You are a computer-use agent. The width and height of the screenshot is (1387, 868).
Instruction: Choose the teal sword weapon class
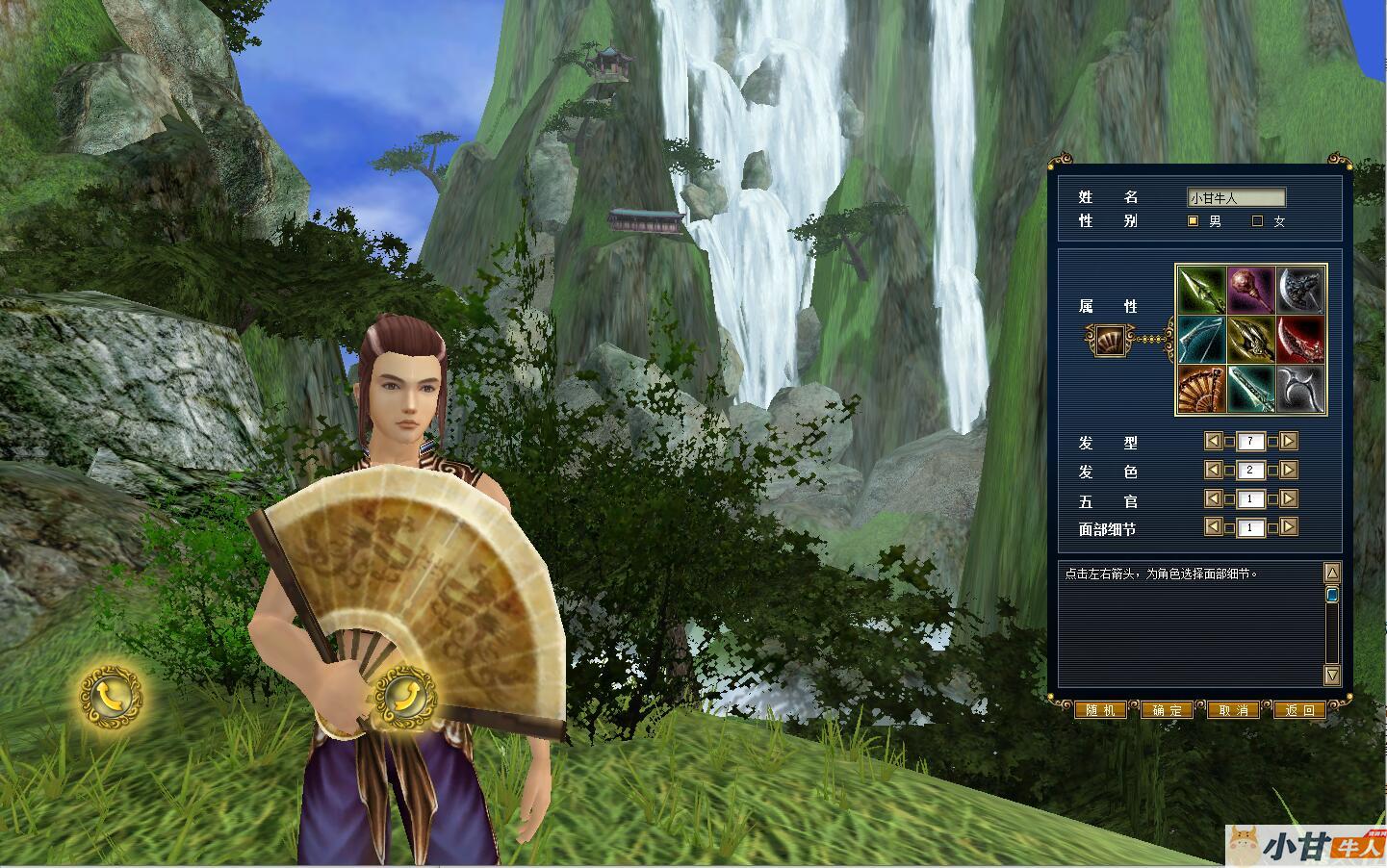point(1251,390)
